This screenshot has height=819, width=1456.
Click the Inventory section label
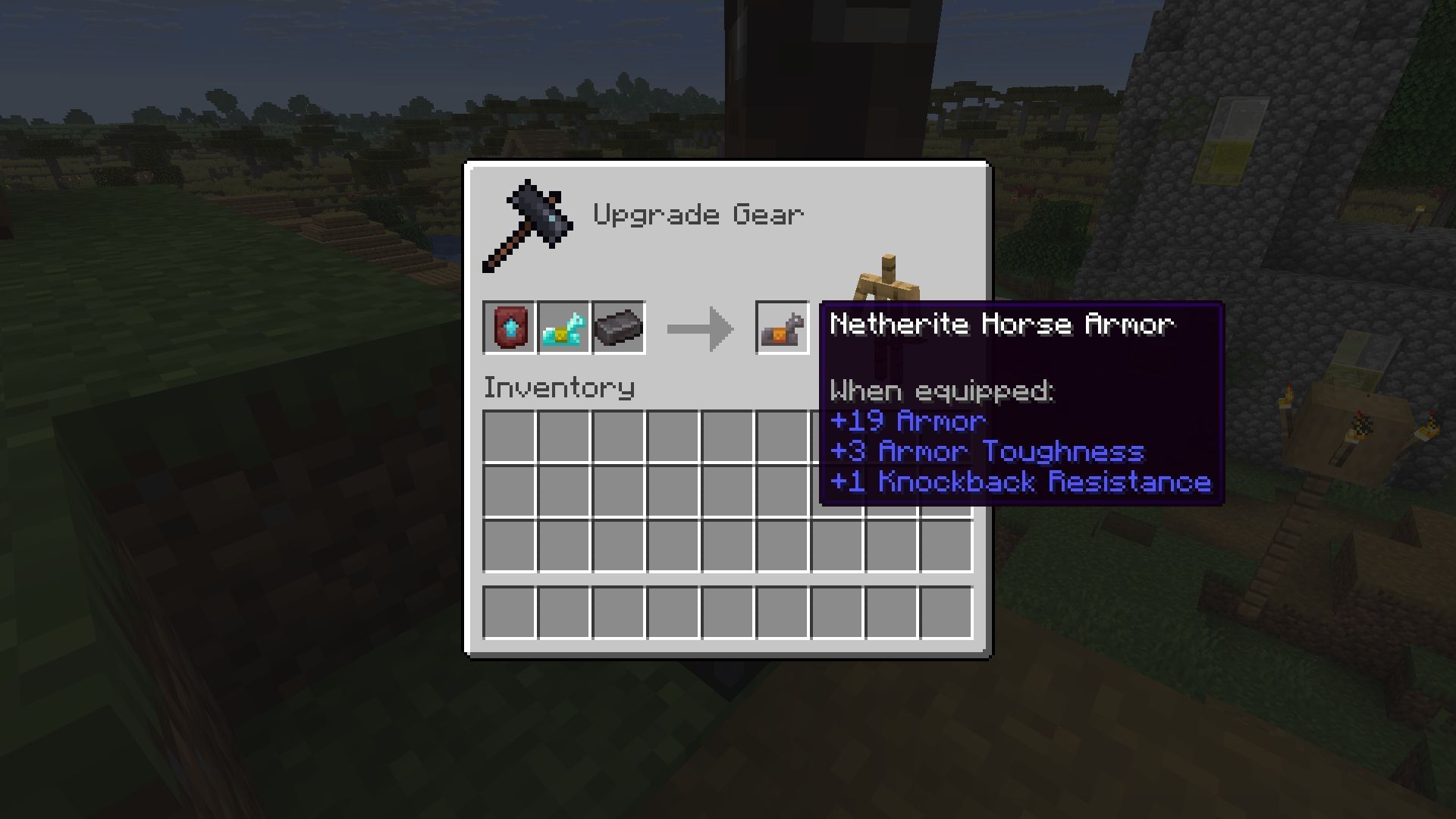pos(559,388)
